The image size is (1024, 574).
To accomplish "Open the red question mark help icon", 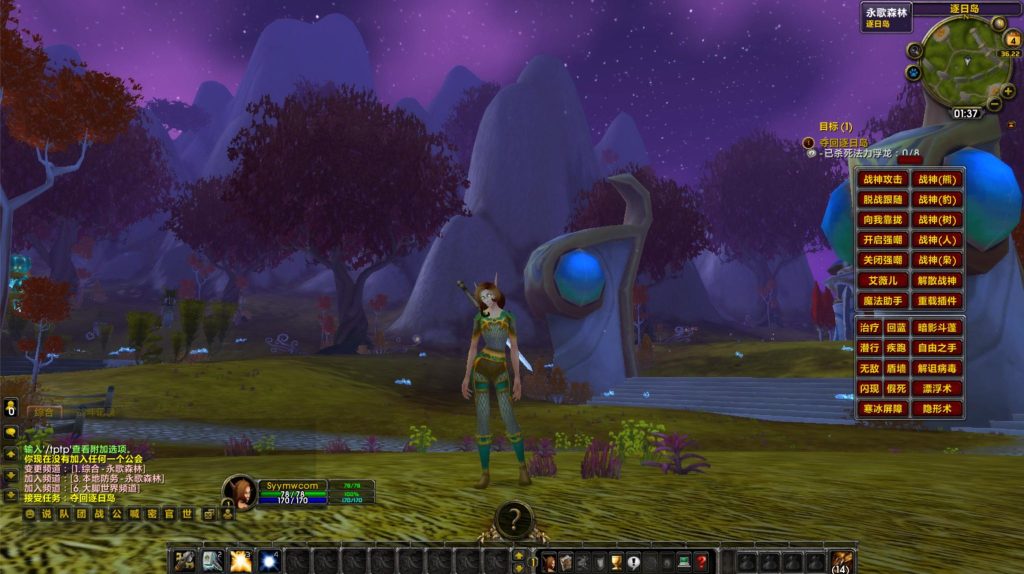I will click(702, 562).
